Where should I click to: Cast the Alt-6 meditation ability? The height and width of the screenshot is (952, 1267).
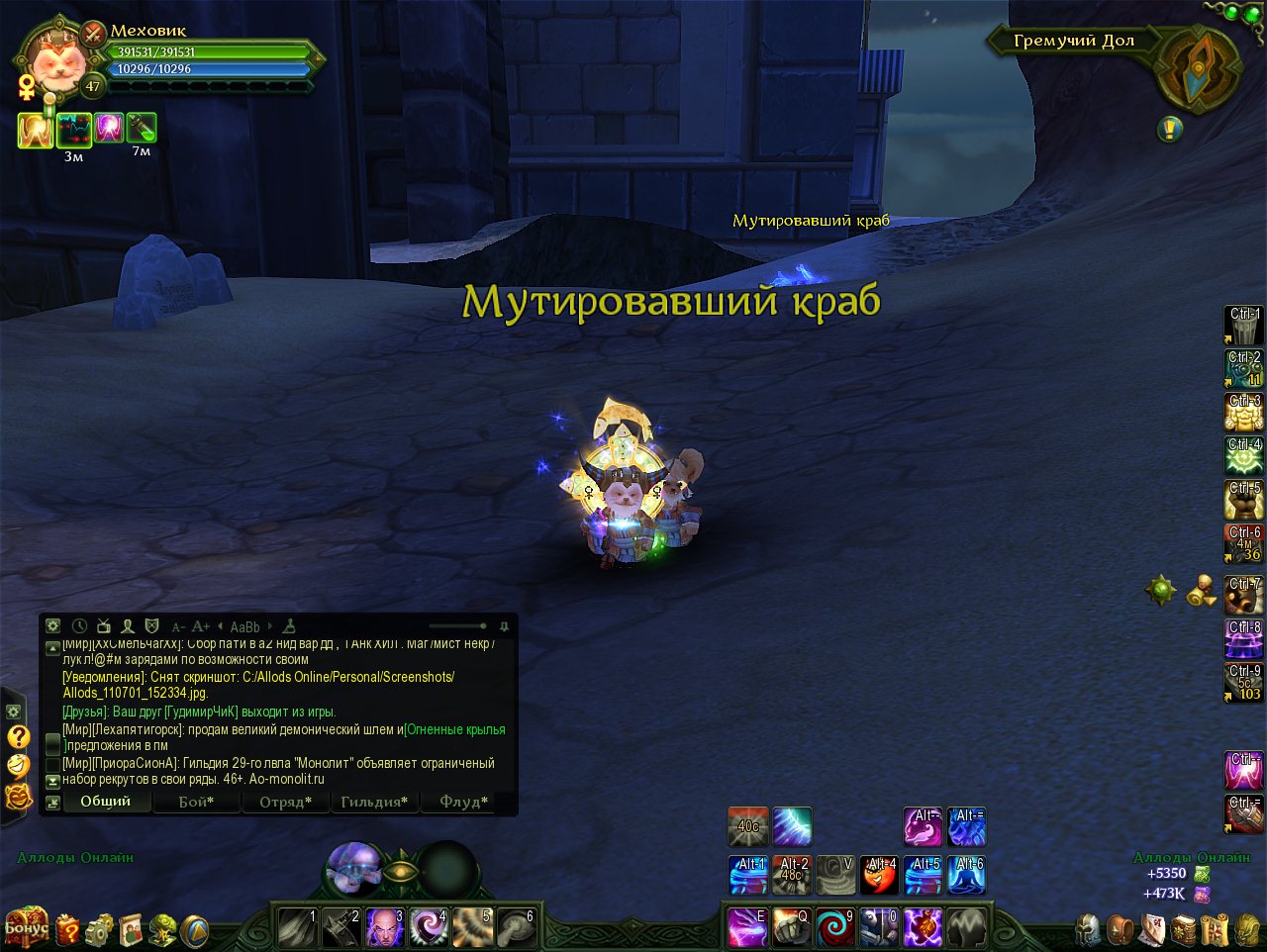coord(966,875)
